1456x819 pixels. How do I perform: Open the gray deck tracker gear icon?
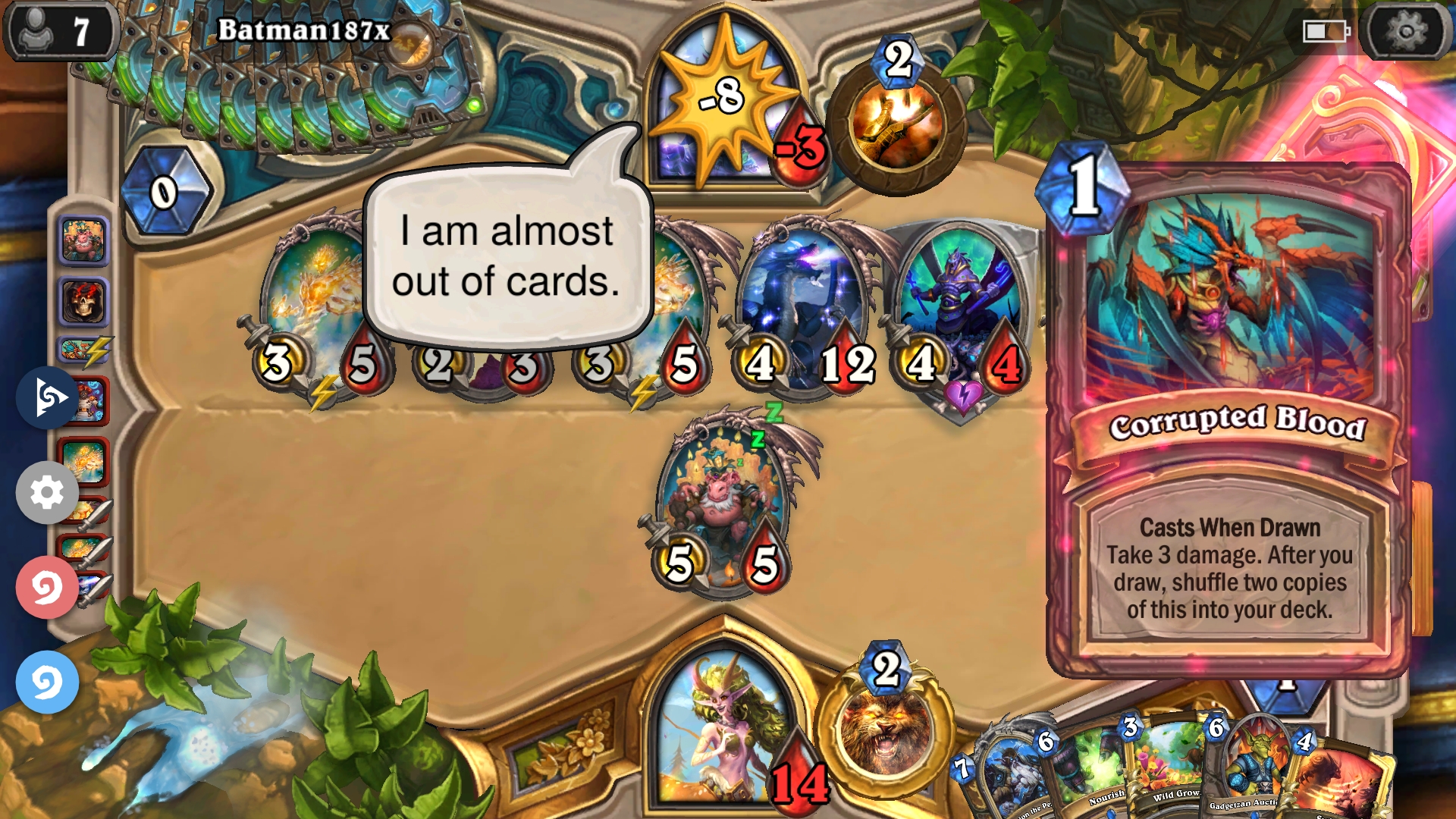pos(47,492)
